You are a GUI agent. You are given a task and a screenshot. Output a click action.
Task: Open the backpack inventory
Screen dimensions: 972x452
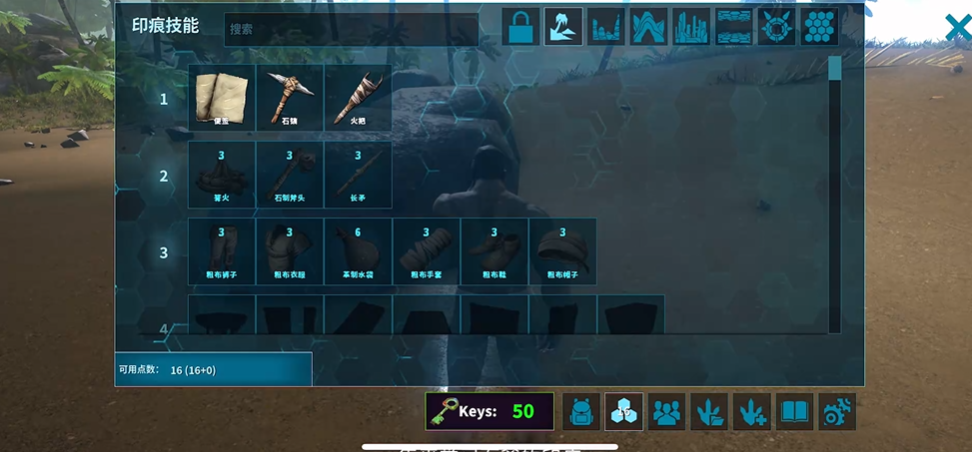[x=581, y=411]
